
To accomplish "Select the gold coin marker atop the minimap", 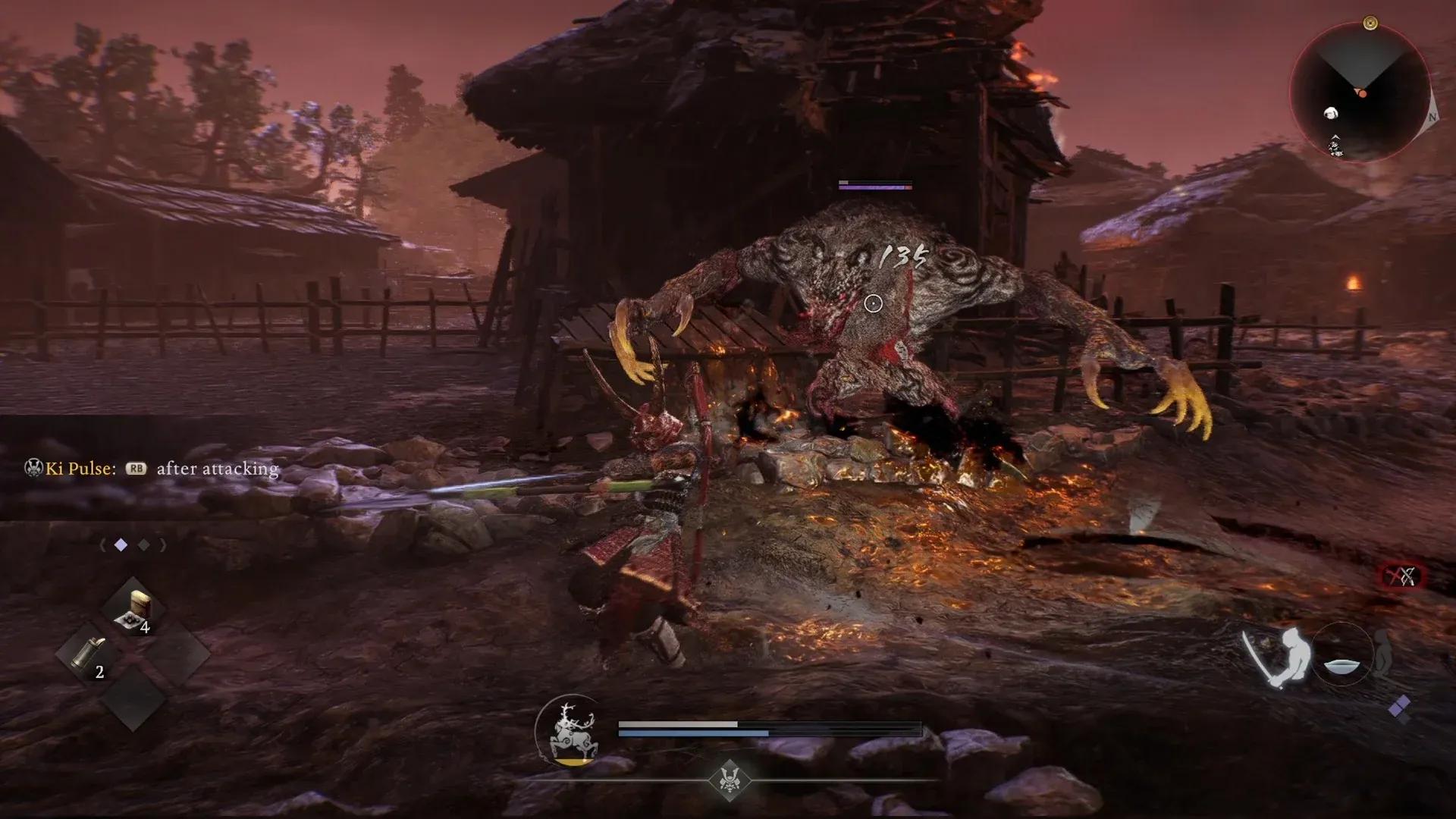I will tap(1370, 24).
